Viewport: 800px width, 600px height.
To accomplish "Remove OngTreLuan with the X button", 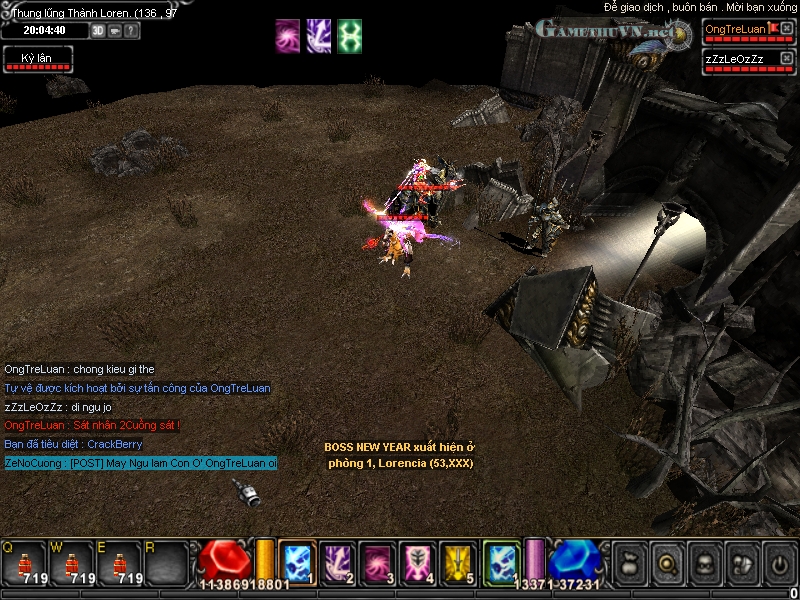I will point(787,29).
